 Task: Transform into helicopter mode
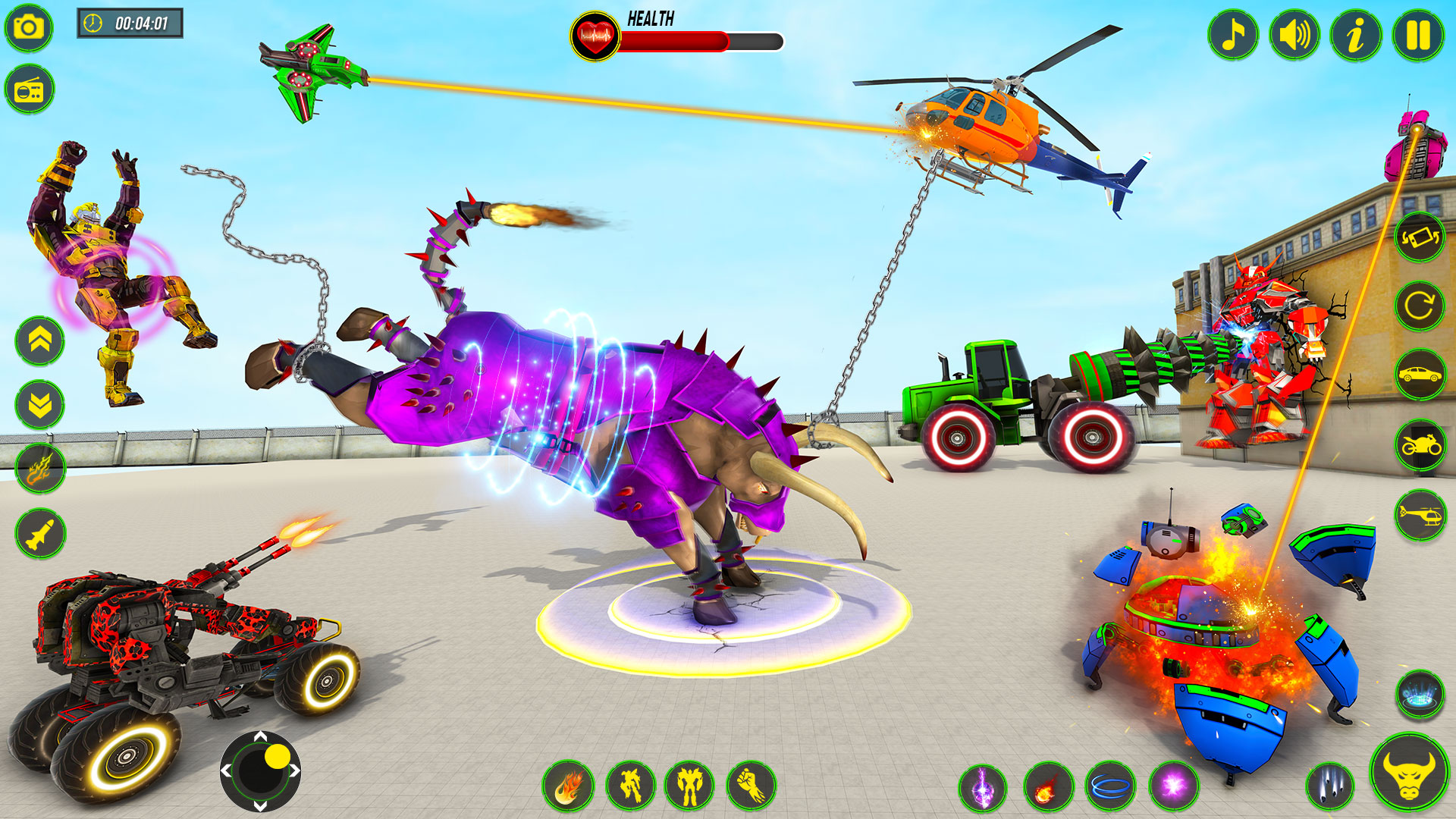click(1420, 514)
